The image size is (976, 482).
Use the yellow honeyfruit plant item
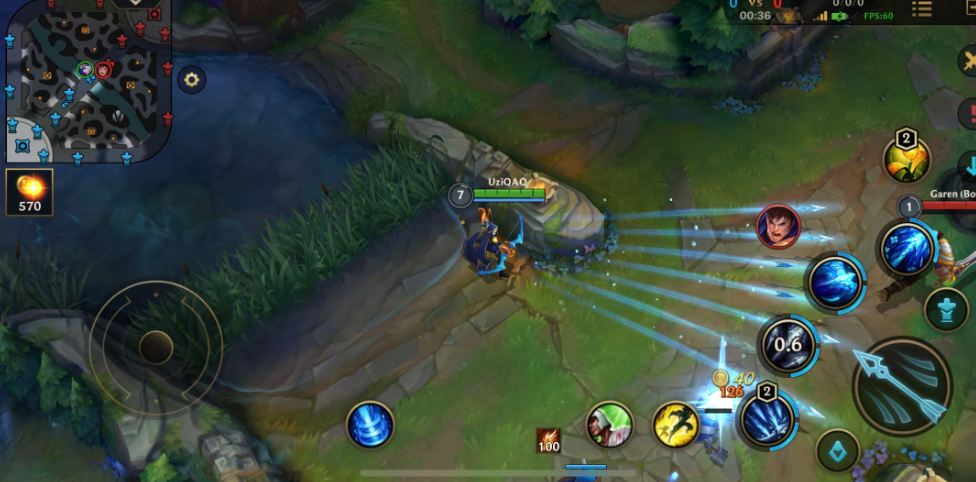click(x=906, y=158)
